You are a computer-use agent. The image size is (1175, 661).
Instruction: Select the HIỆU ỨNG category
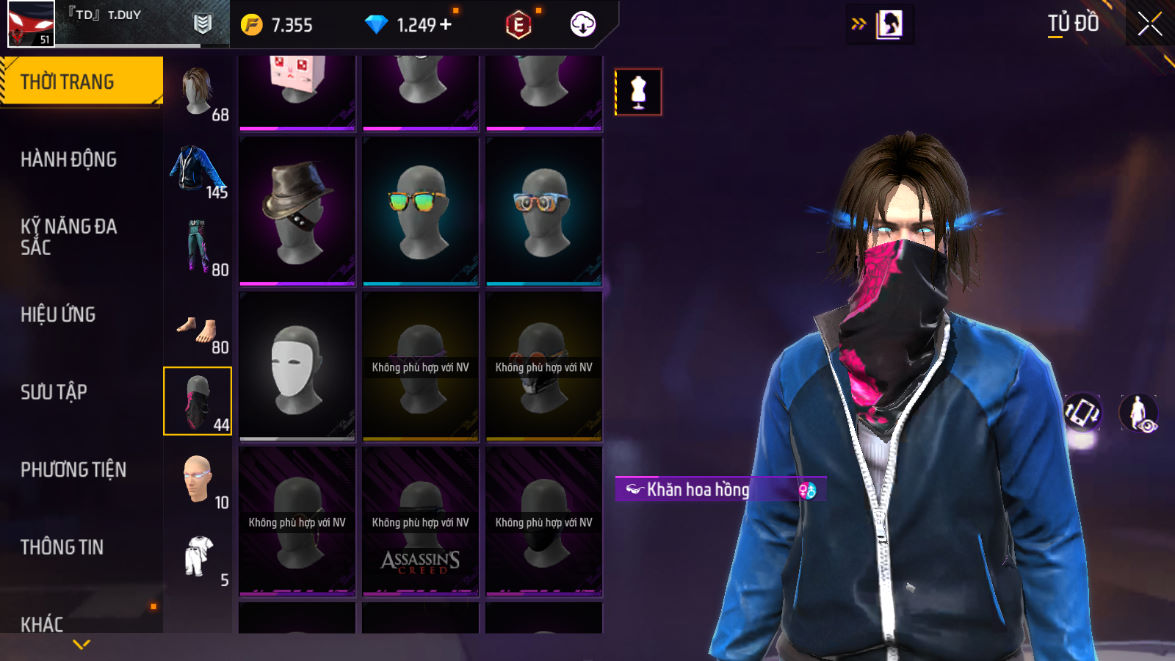click(x=58, y=314)
